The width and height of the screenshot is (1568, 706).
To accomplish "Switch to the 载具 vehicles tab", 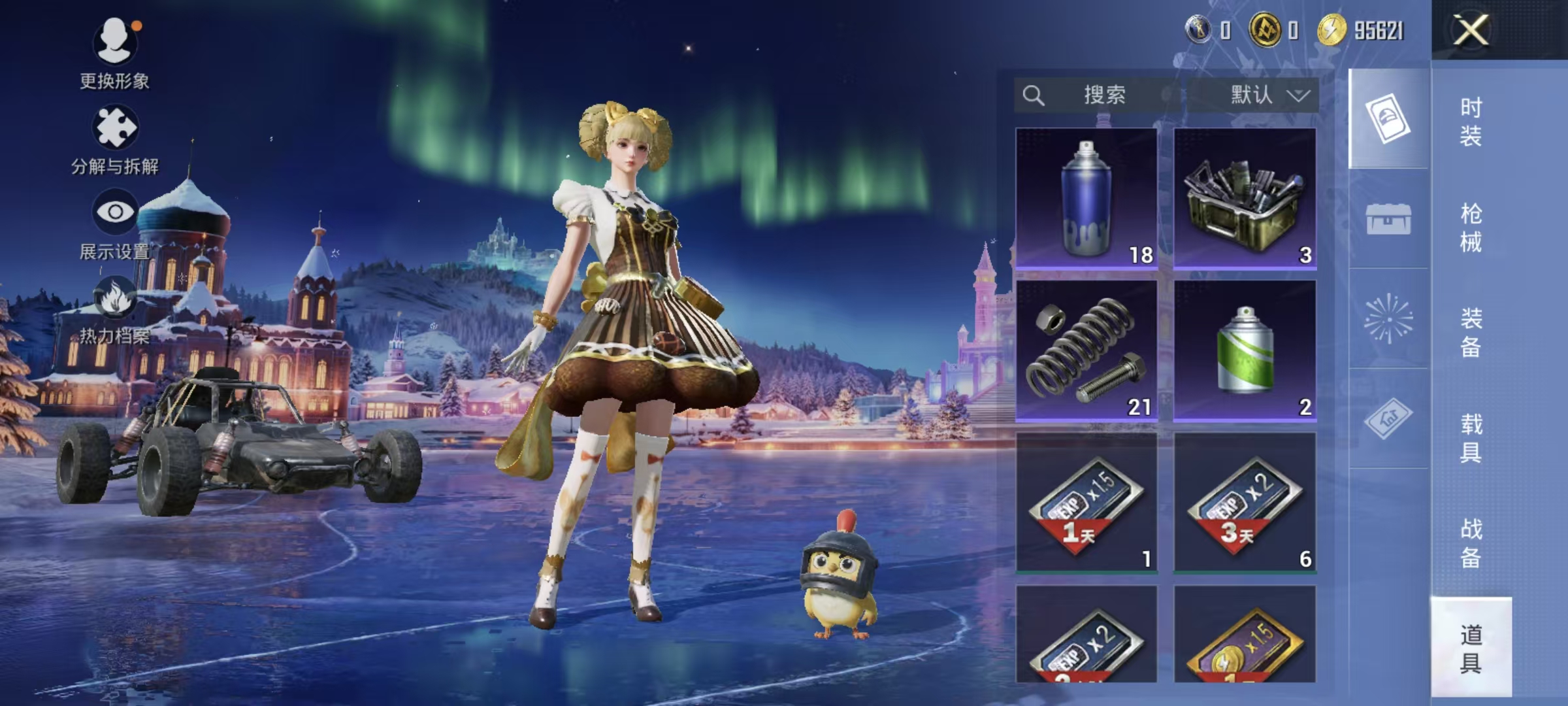I will pyautogui.click(x=1471, y=438).
